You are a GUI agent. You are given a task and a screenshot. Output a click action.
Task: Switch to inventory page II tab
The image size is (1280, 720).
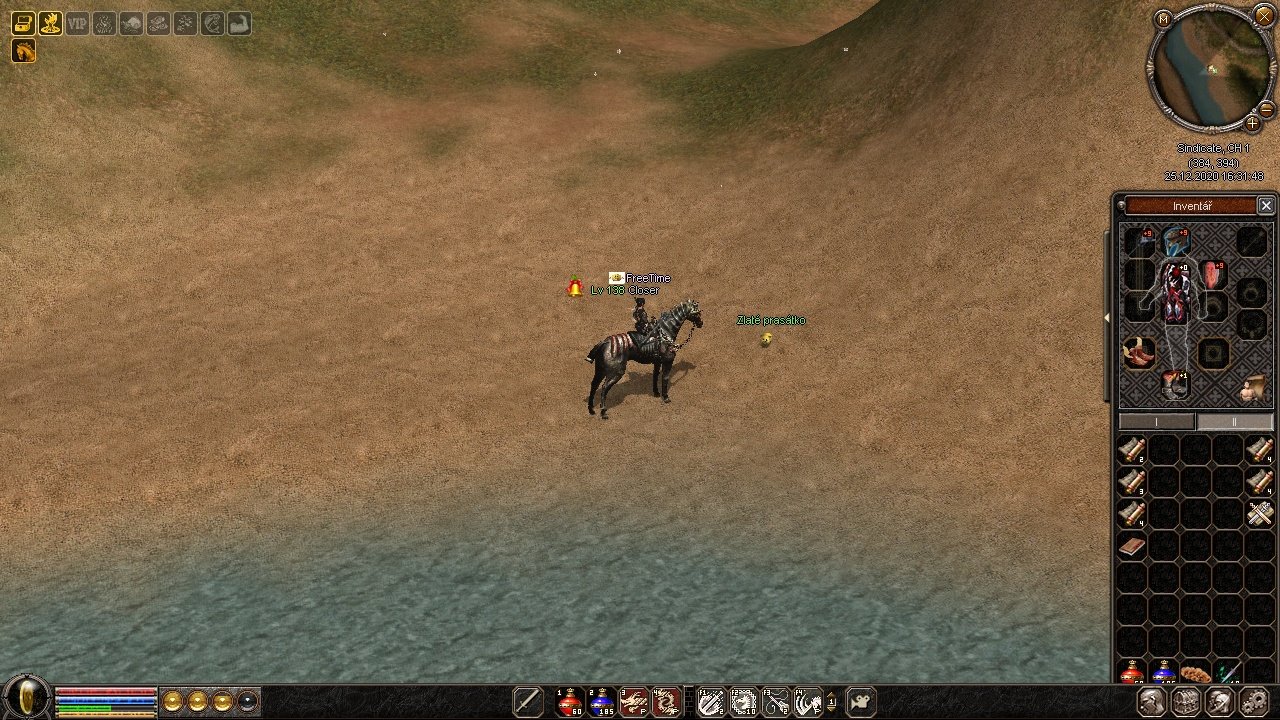coord(1233,422)
